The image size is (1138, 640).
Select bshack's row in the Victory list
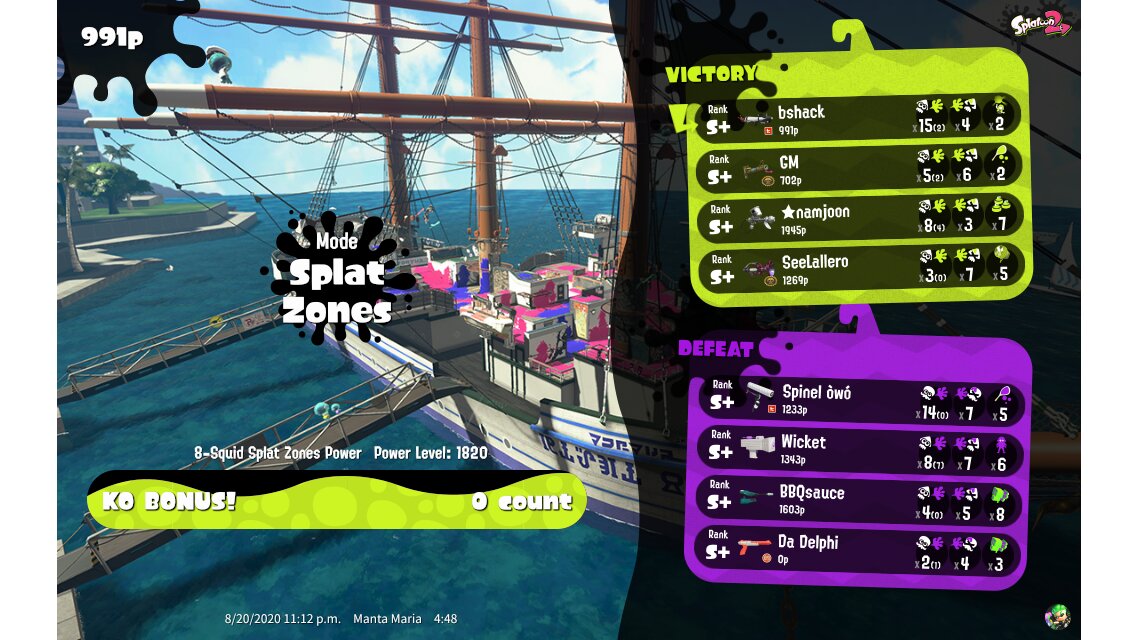[860, 116]
